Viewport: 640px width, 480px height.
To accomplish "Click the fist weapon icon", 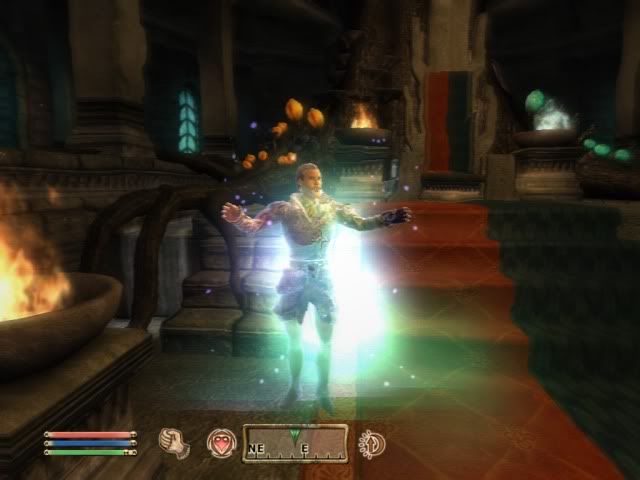I will coord(175,443).
